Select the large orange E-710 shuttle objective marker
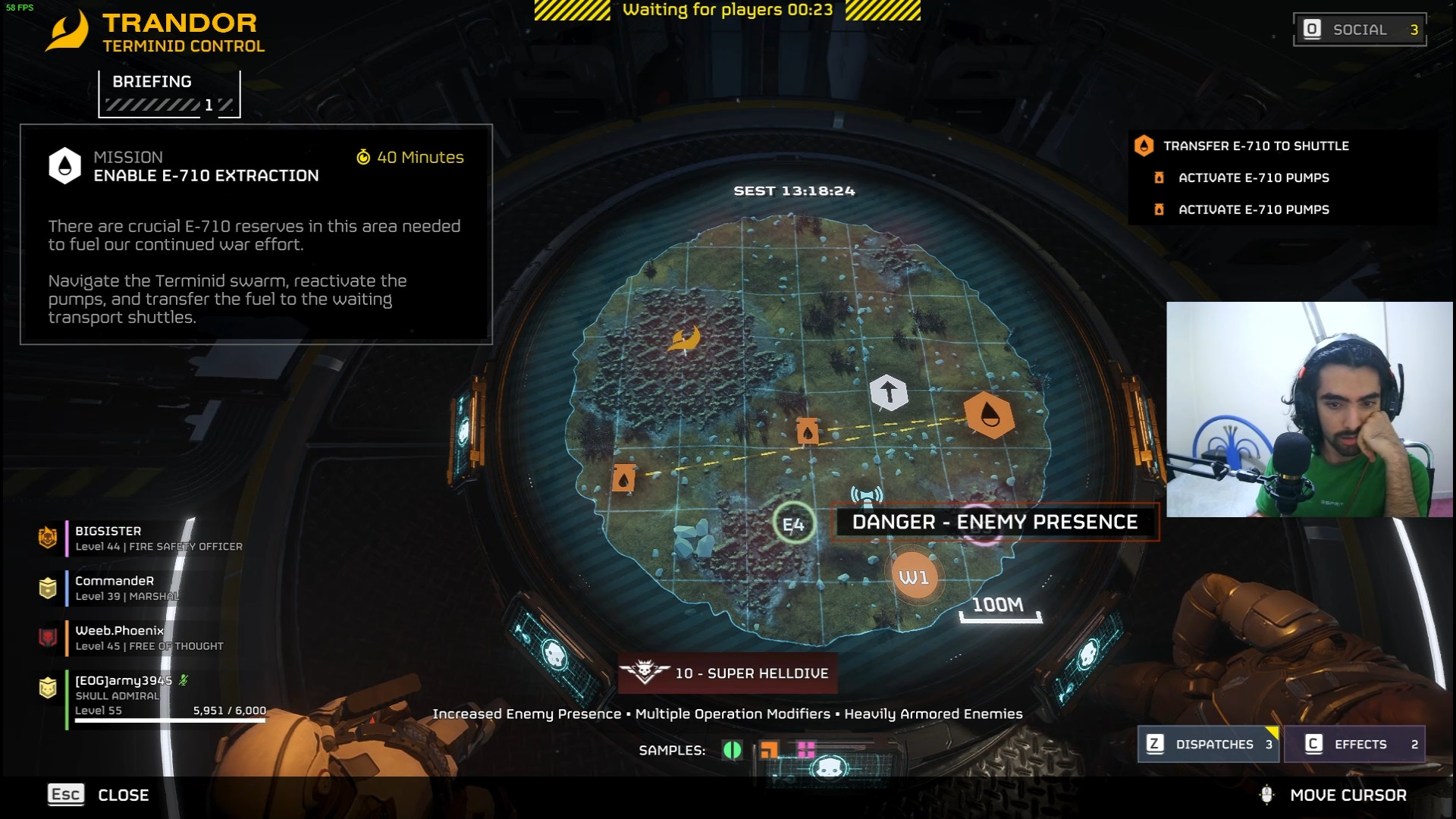 click(989, 414)
